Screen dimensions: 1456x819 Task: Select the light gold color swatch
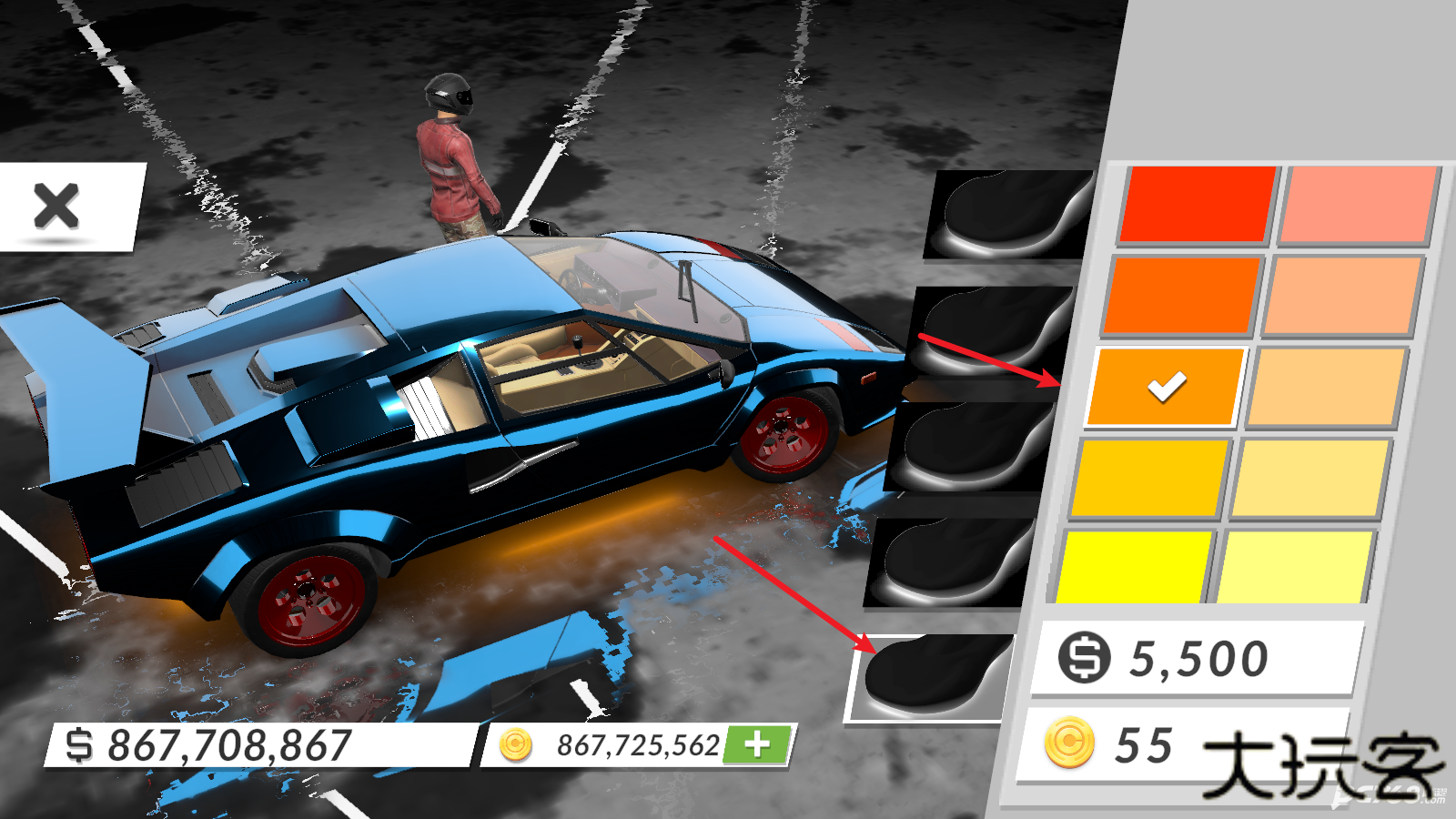(x=1309, y=478)
